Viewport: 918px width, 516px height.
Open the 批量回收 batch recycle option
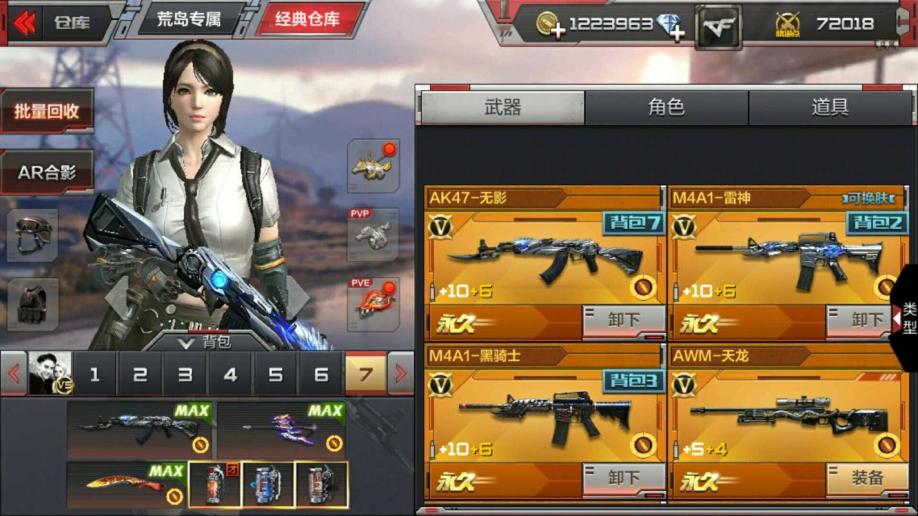[x=47, y=111]
